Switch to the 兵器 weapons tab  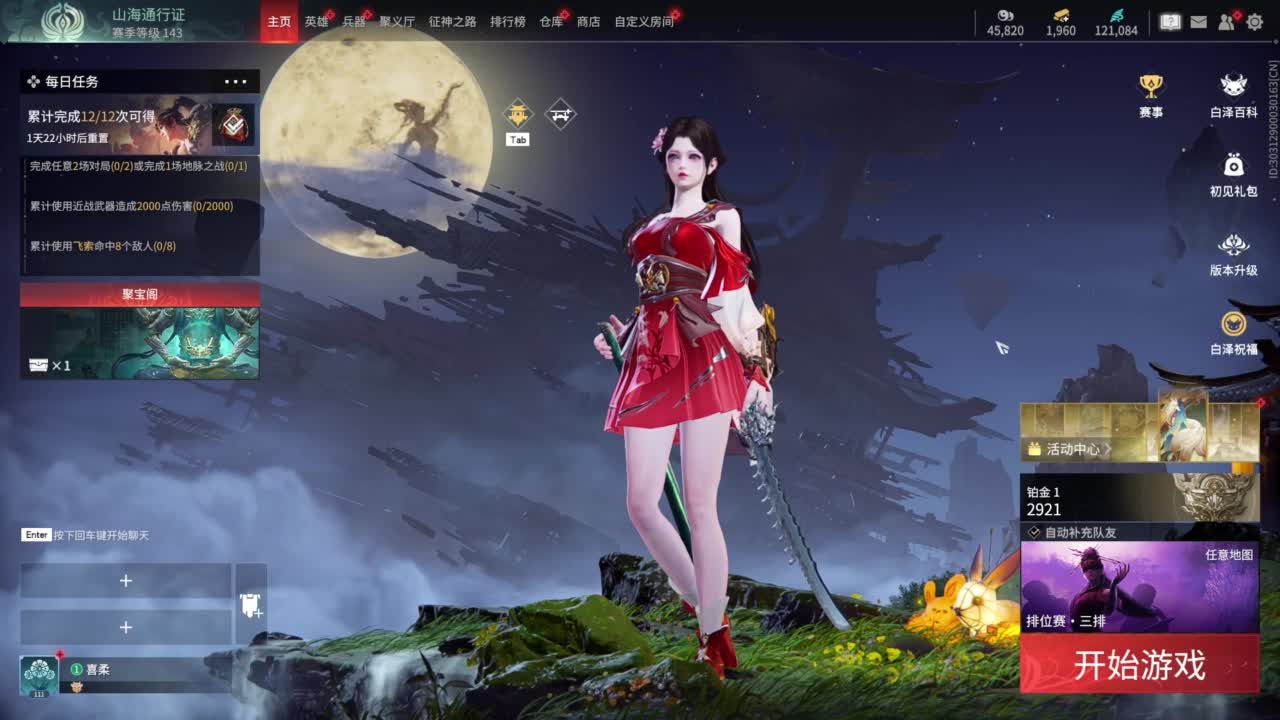pyautogui.click(x=354, y=21)
